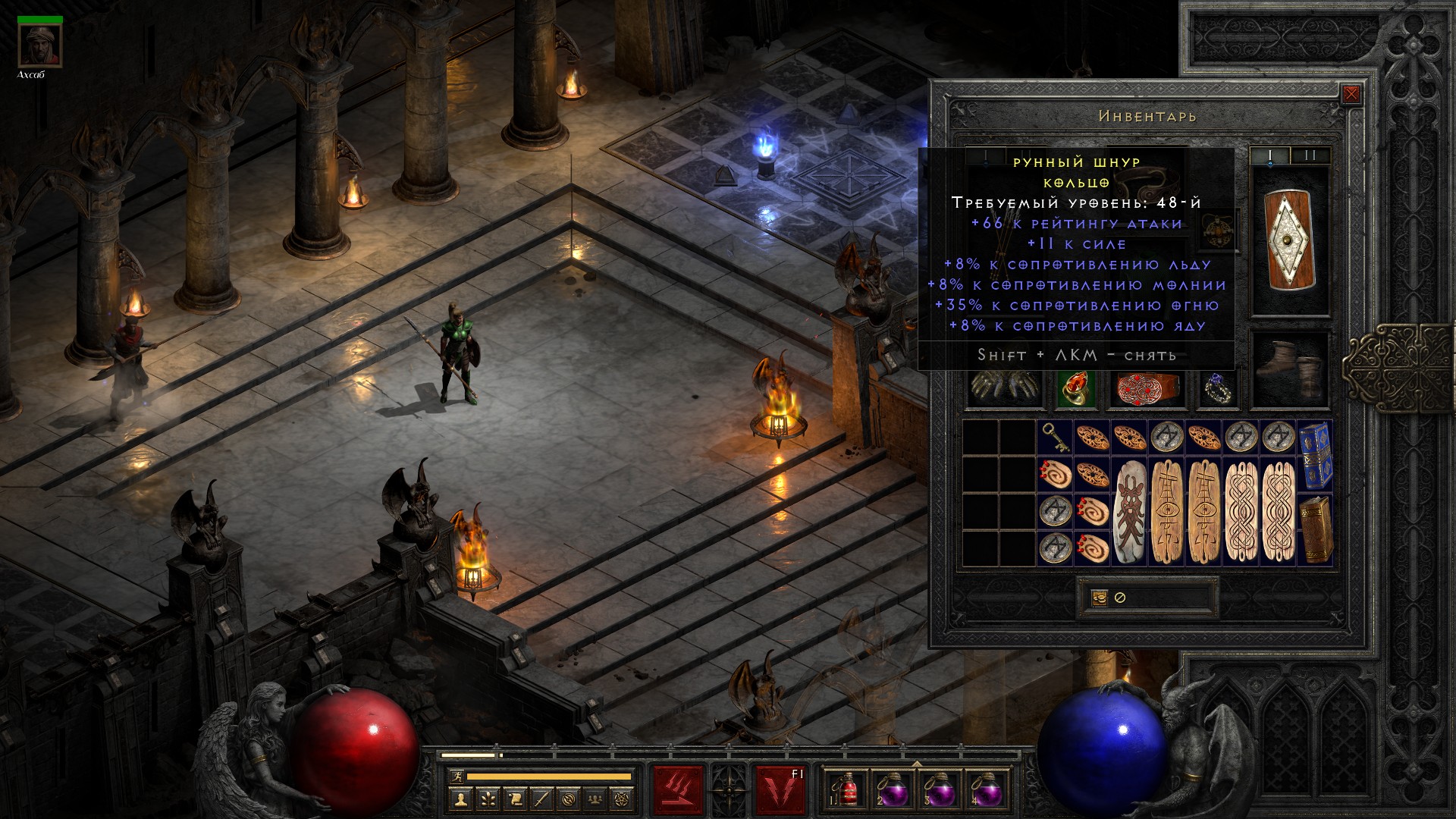Close the inventory panel

tap(1351, 95)
